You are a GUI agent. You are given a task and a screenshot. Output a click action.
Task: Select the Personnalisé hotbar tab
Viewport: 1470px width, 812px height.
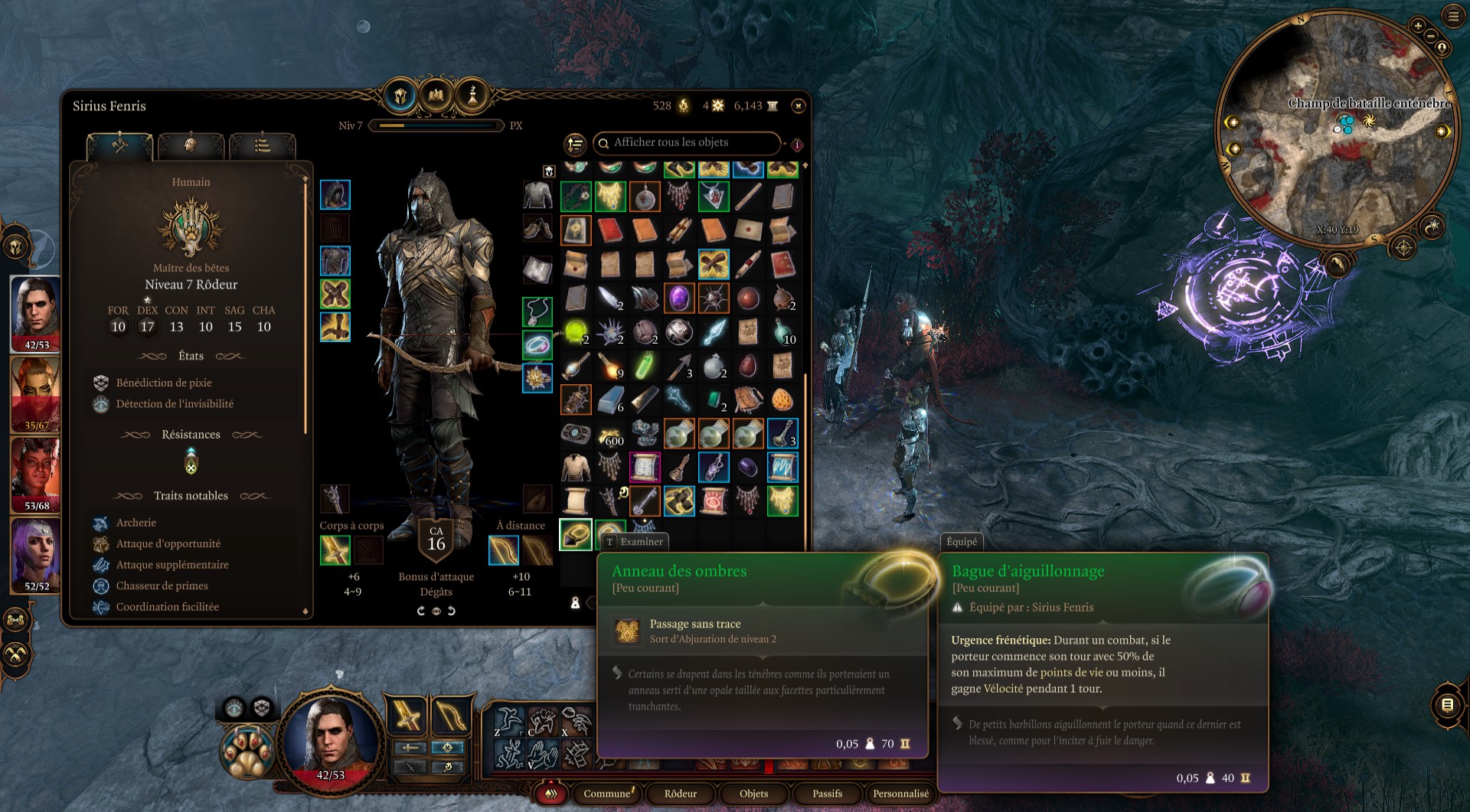click(900, 794)
